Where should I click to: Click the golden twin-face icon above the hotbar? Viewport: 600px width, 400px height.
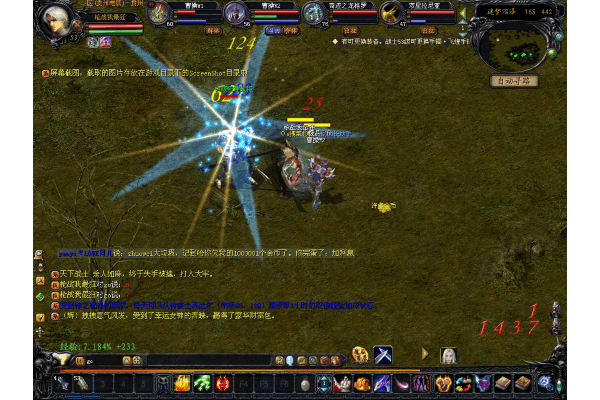point(360,355)
